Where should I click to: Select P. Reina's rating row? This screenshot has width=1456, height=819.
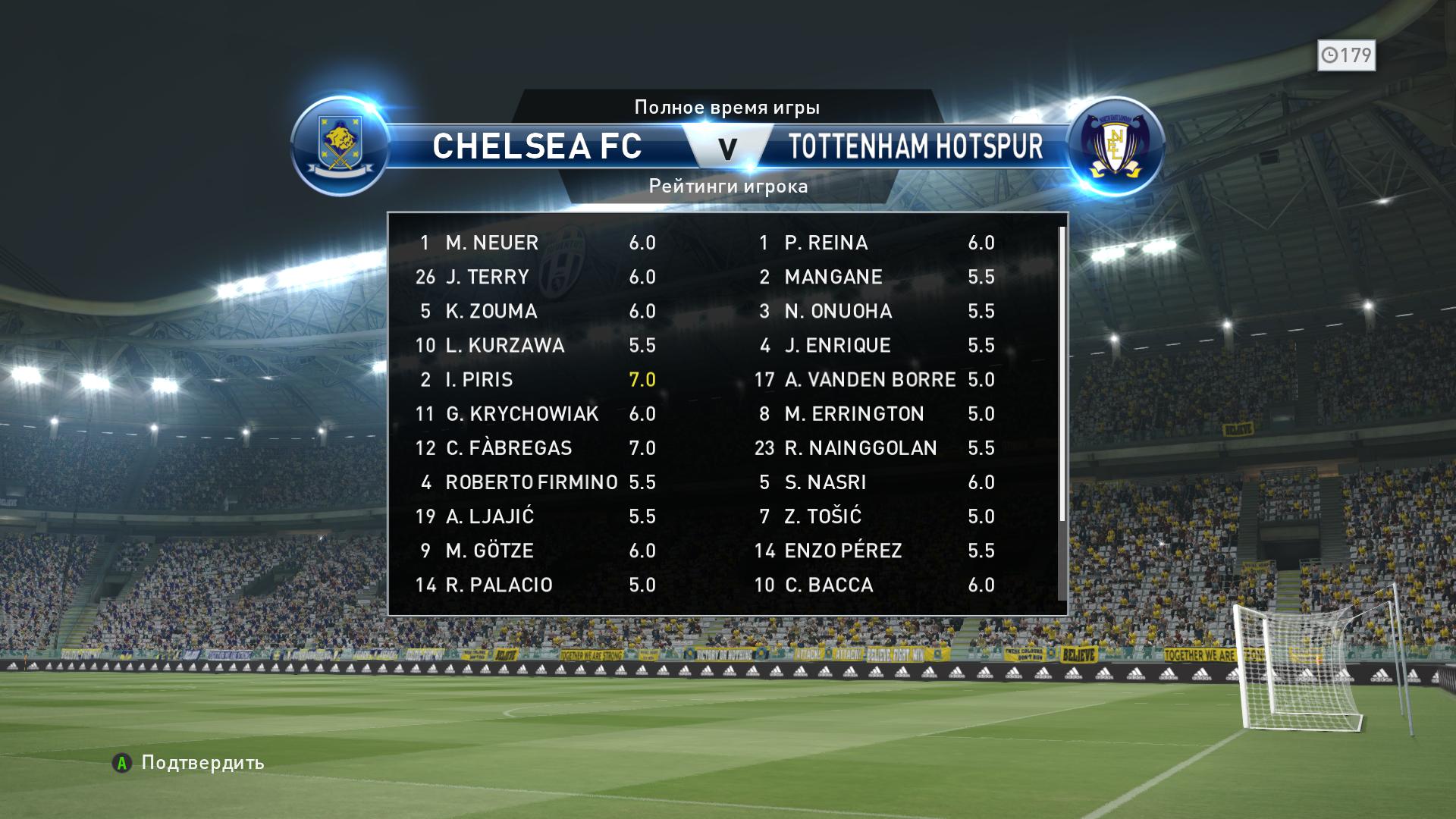click(x=876, y=243)
